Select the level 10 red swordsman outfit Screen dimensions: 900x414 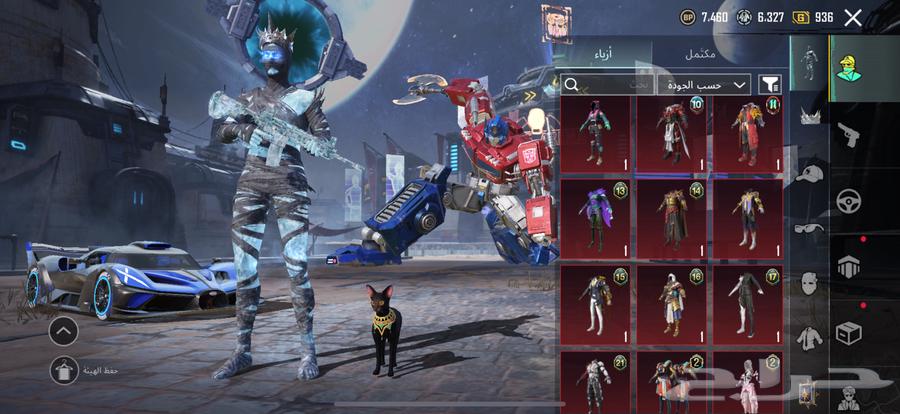(671, 134)
